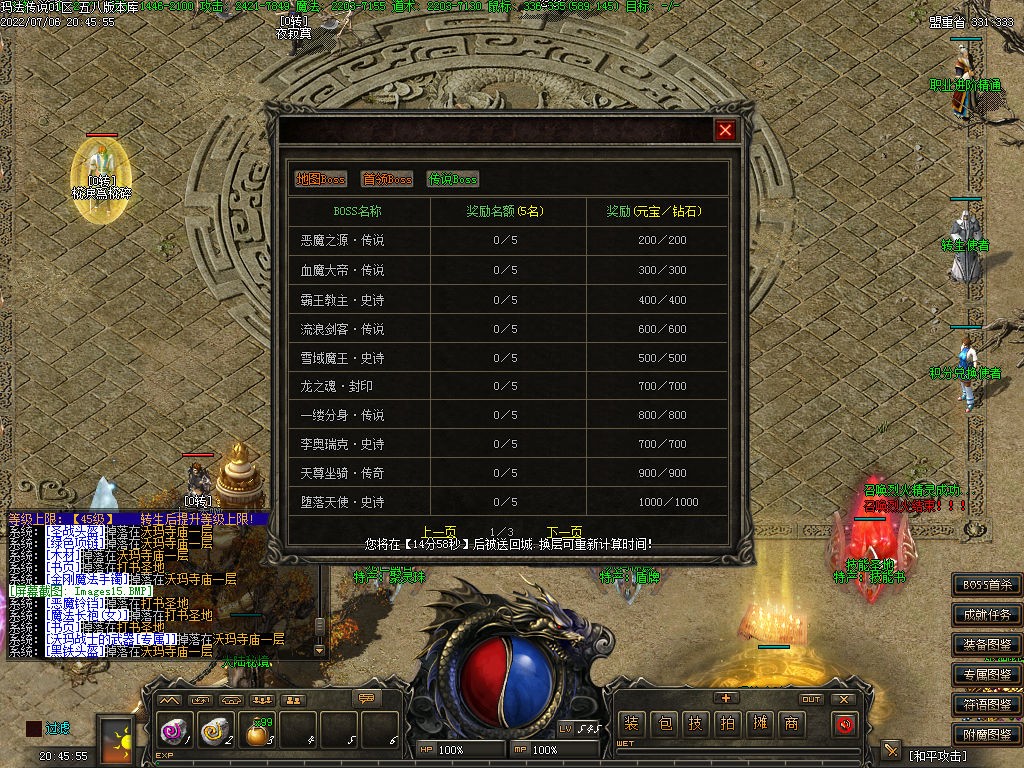The height and width of the screenshot is (768, 1024).
Task: Open the 专属图鉴 codex
Action: pyautogui.click(x=987, y=675)
